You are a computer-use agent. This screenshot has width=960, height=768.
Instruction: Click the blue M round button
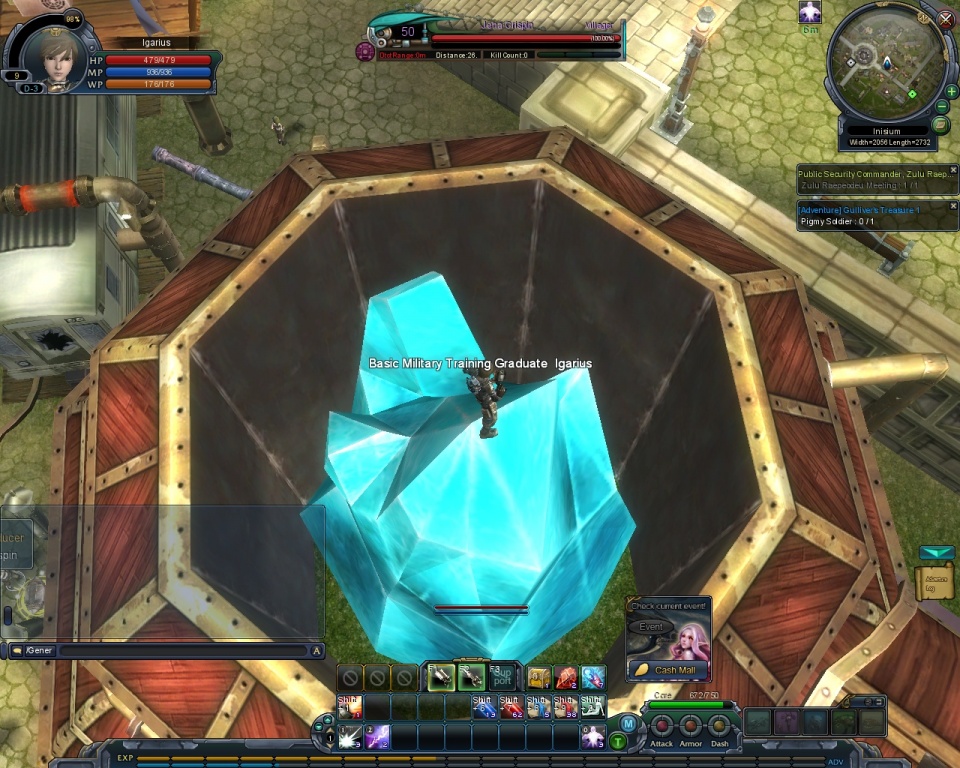pyautogui.click(x=627, y=723)
